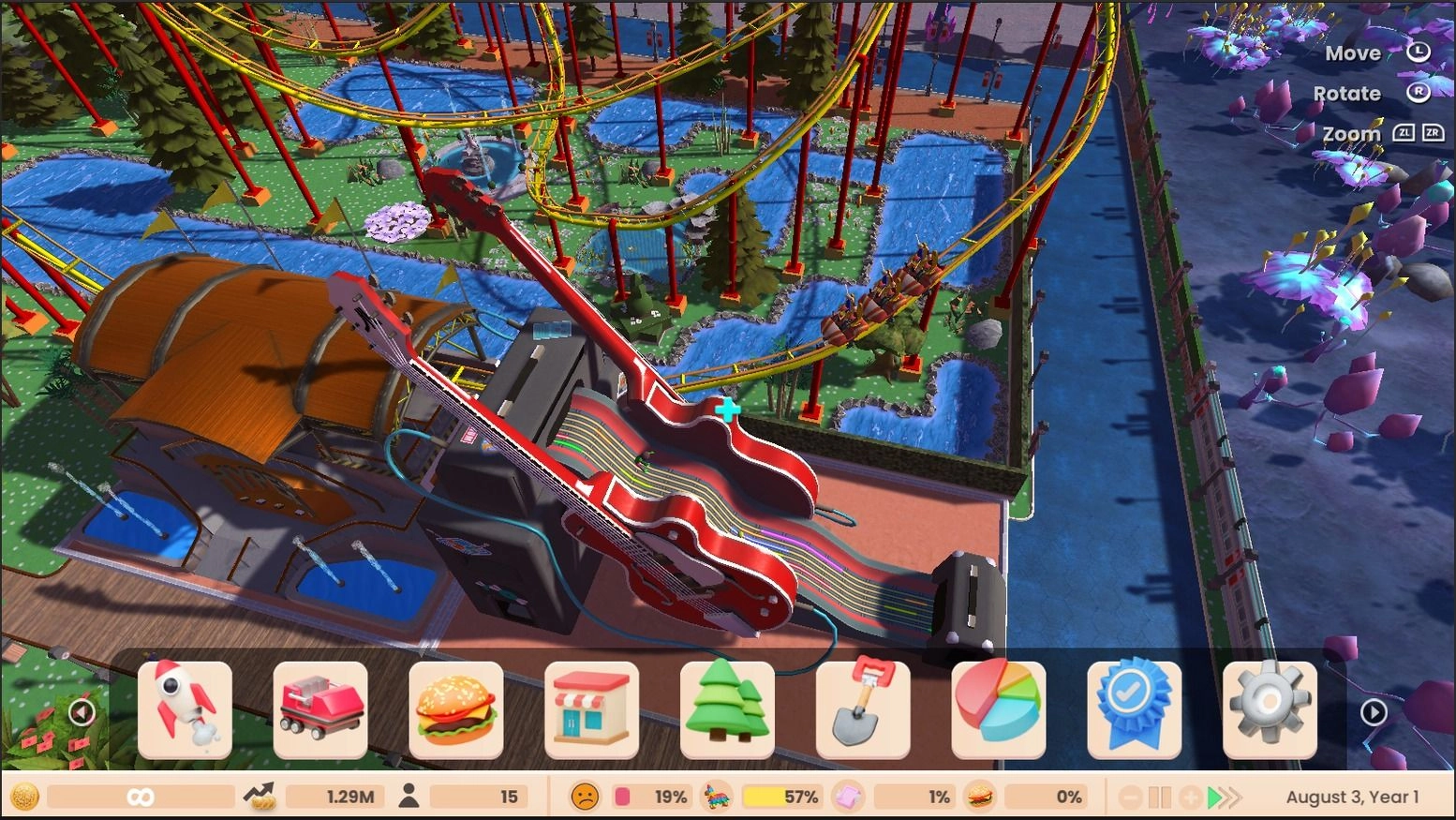Open the coaster car build menu

(320, 710)
